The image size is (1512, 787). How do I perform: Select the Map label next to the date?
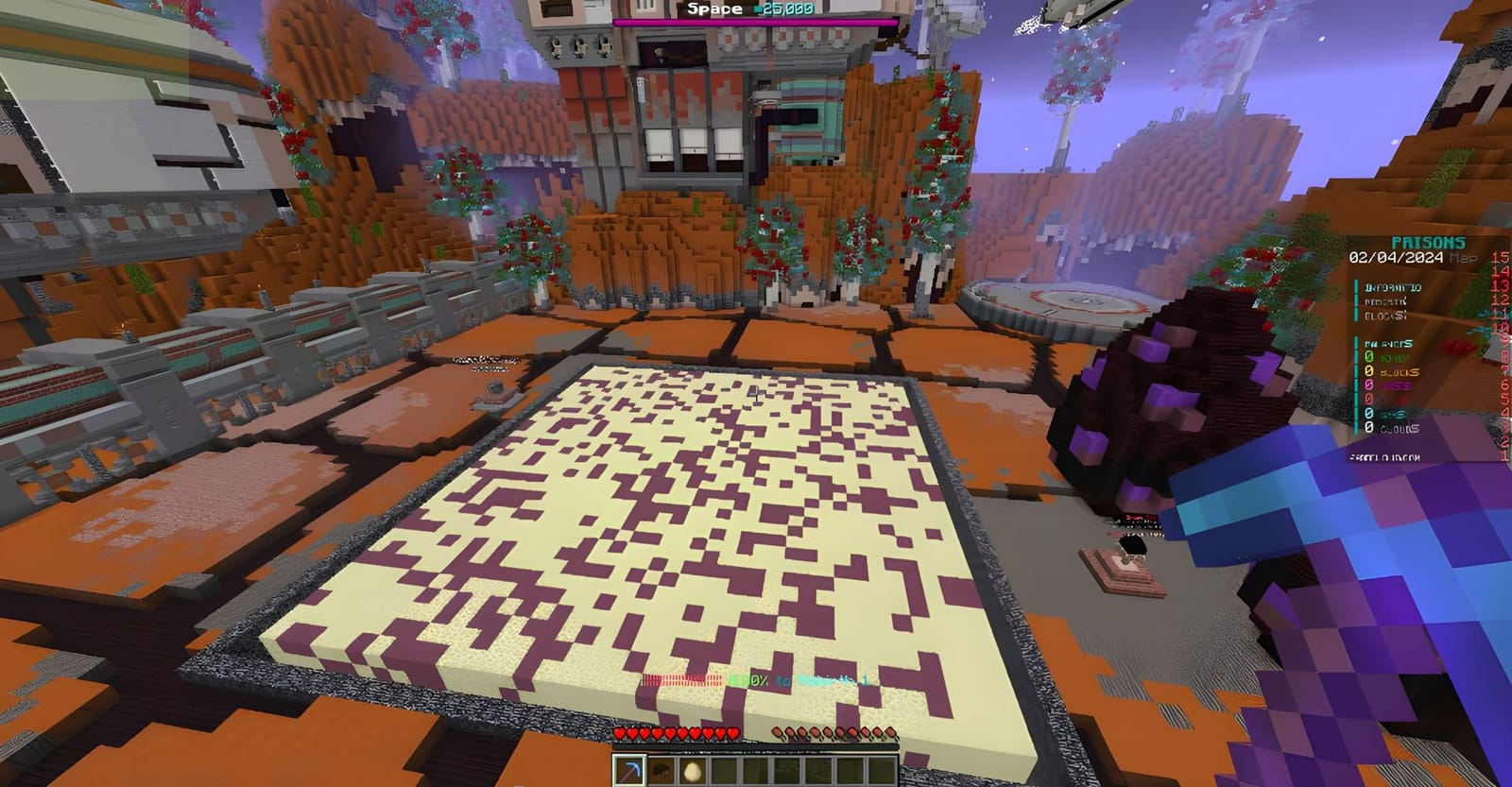[x=1463, y=257]
